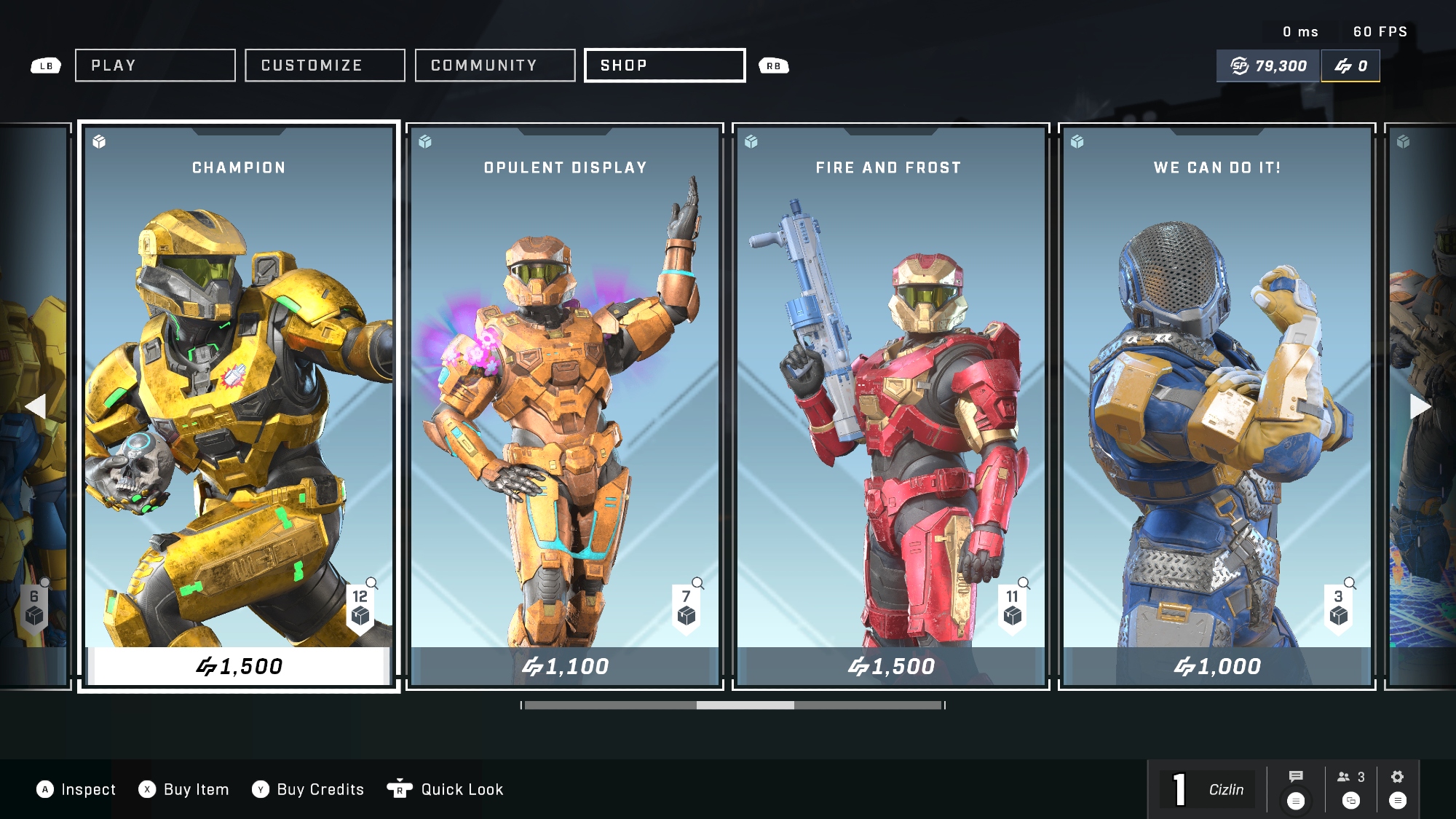
Task: Open the chat speech bubble icon
Action: pyautogui.click(x=1296, y=777)
